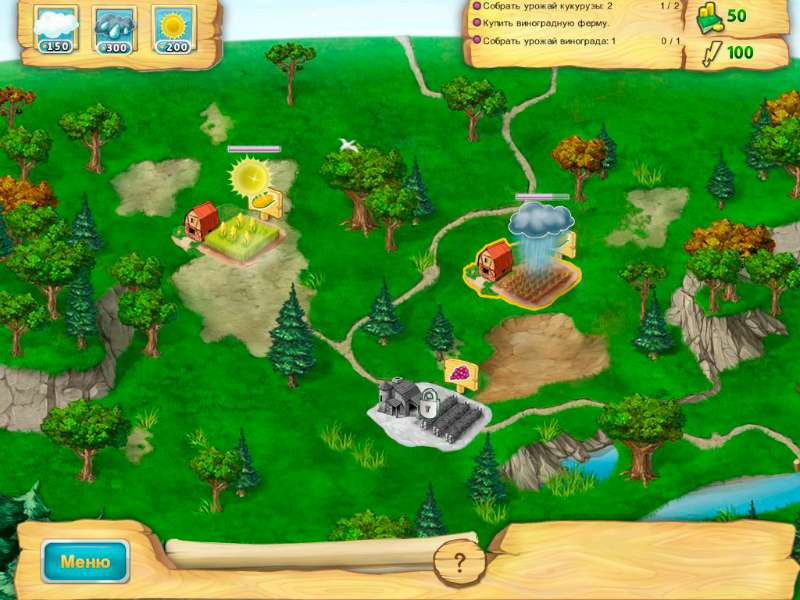Click the 'Собрать урожай винограда' objective
Screen dimensions: 800x600
click(549, 41)
